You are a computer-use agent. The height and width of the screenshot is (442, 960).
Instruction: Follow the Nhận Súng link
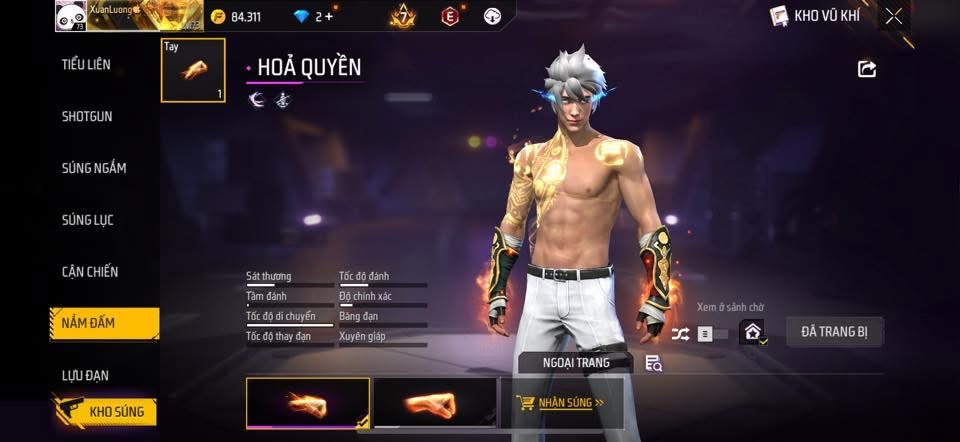pyautogui.click(x=561, y=403)
